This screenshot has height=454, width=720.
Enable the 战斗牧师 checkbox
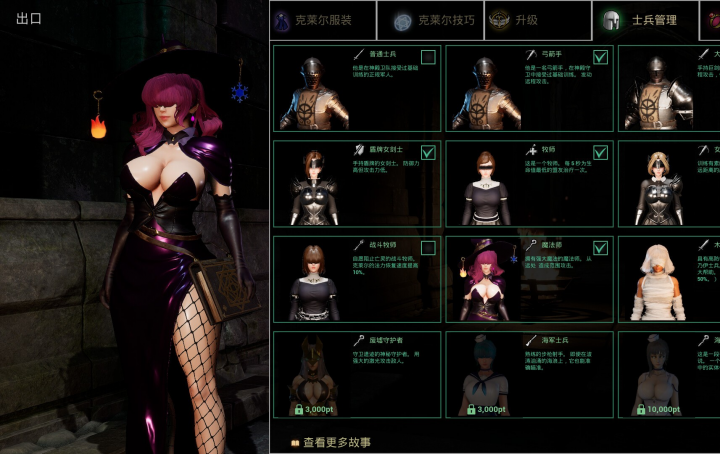[x=428, y=248]
